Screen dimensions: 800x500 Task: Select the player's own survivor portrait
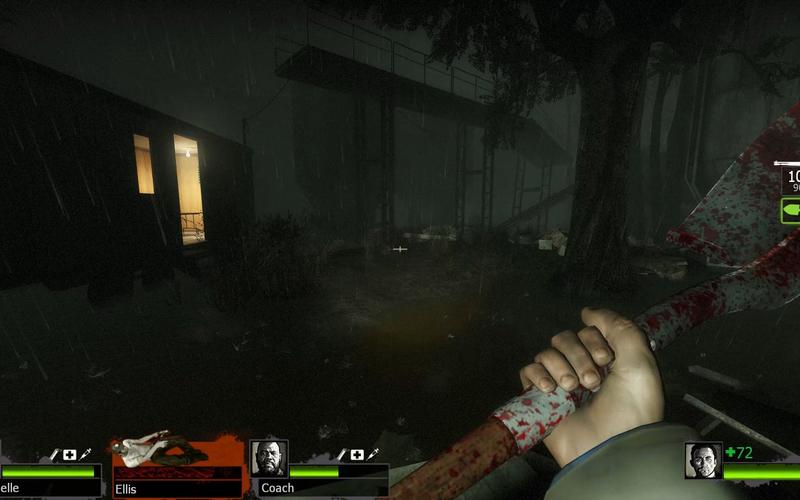click(703, 460)
